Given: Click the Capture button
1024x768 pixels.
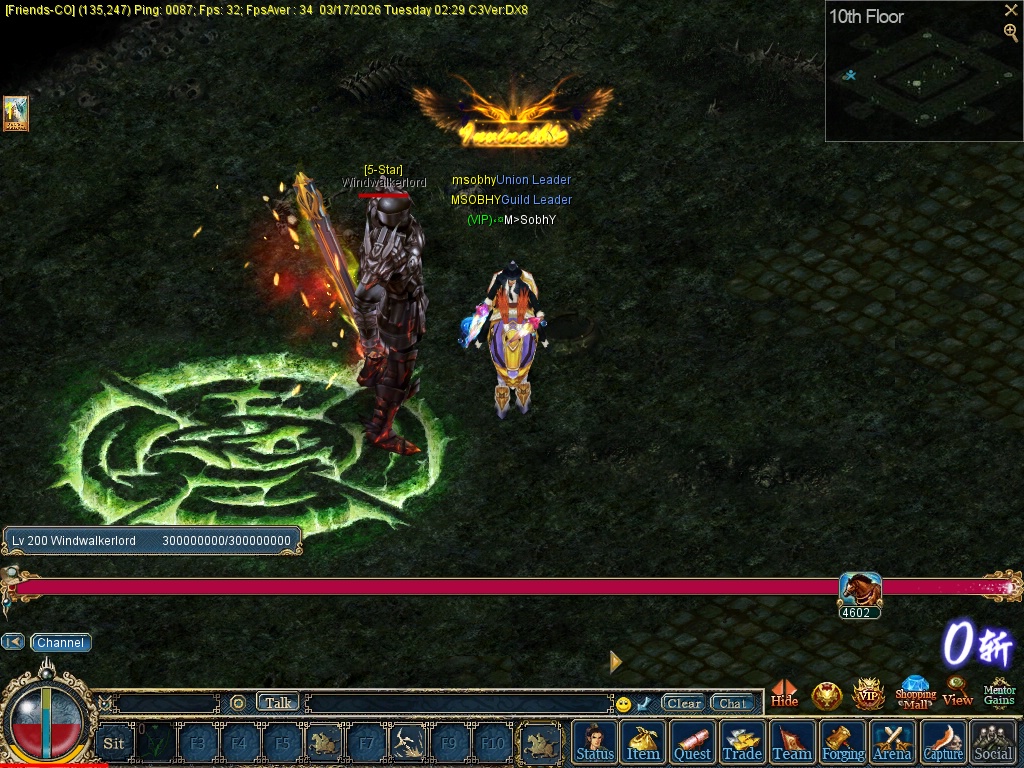Looking at the screenshot, I should pos(943,742).
